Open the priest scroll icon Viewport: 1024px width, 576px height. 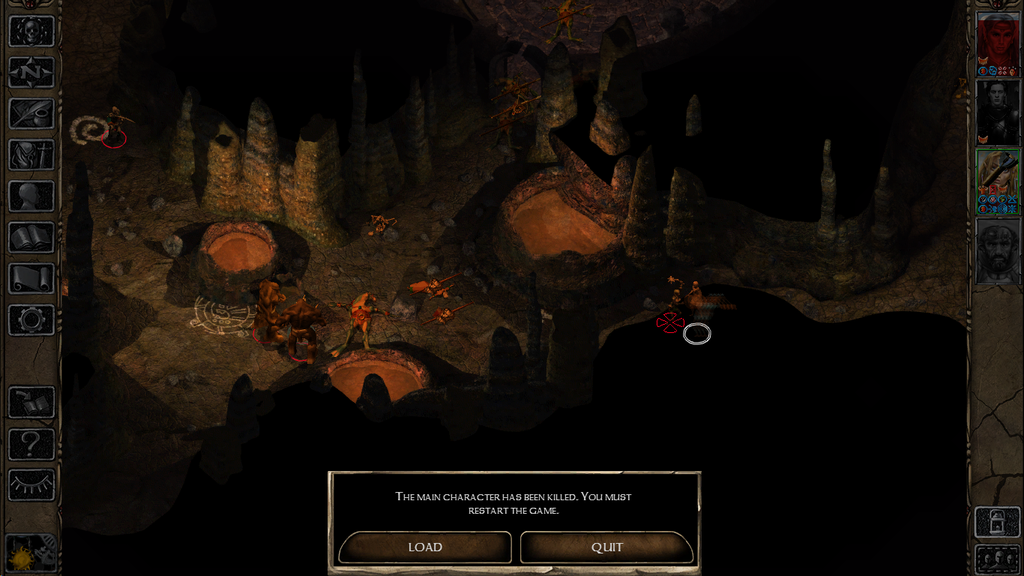pyautogui.click(x=31, y=278)
